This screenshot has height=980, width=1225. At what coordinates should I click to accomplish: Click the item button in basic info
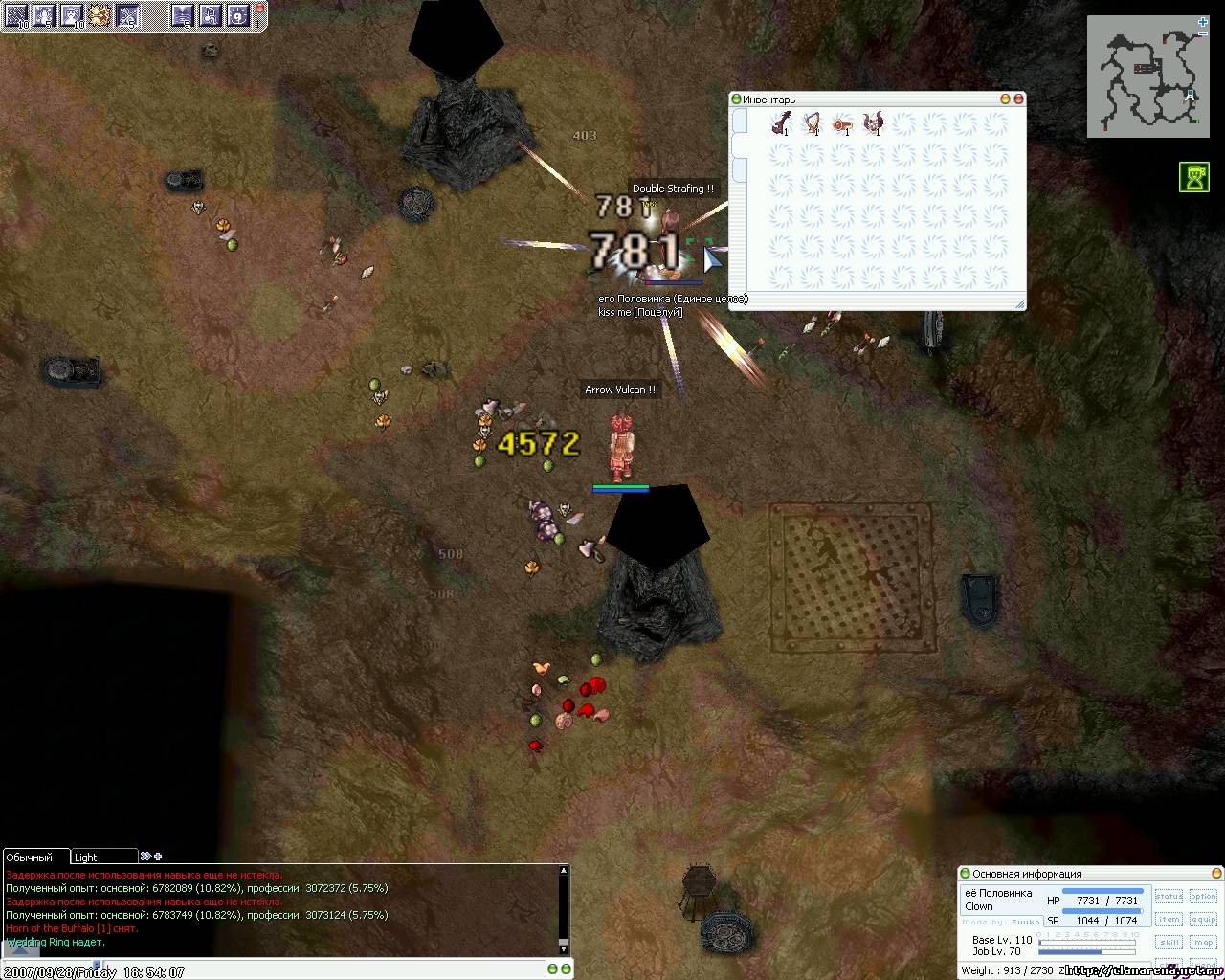click(1169, 920)
